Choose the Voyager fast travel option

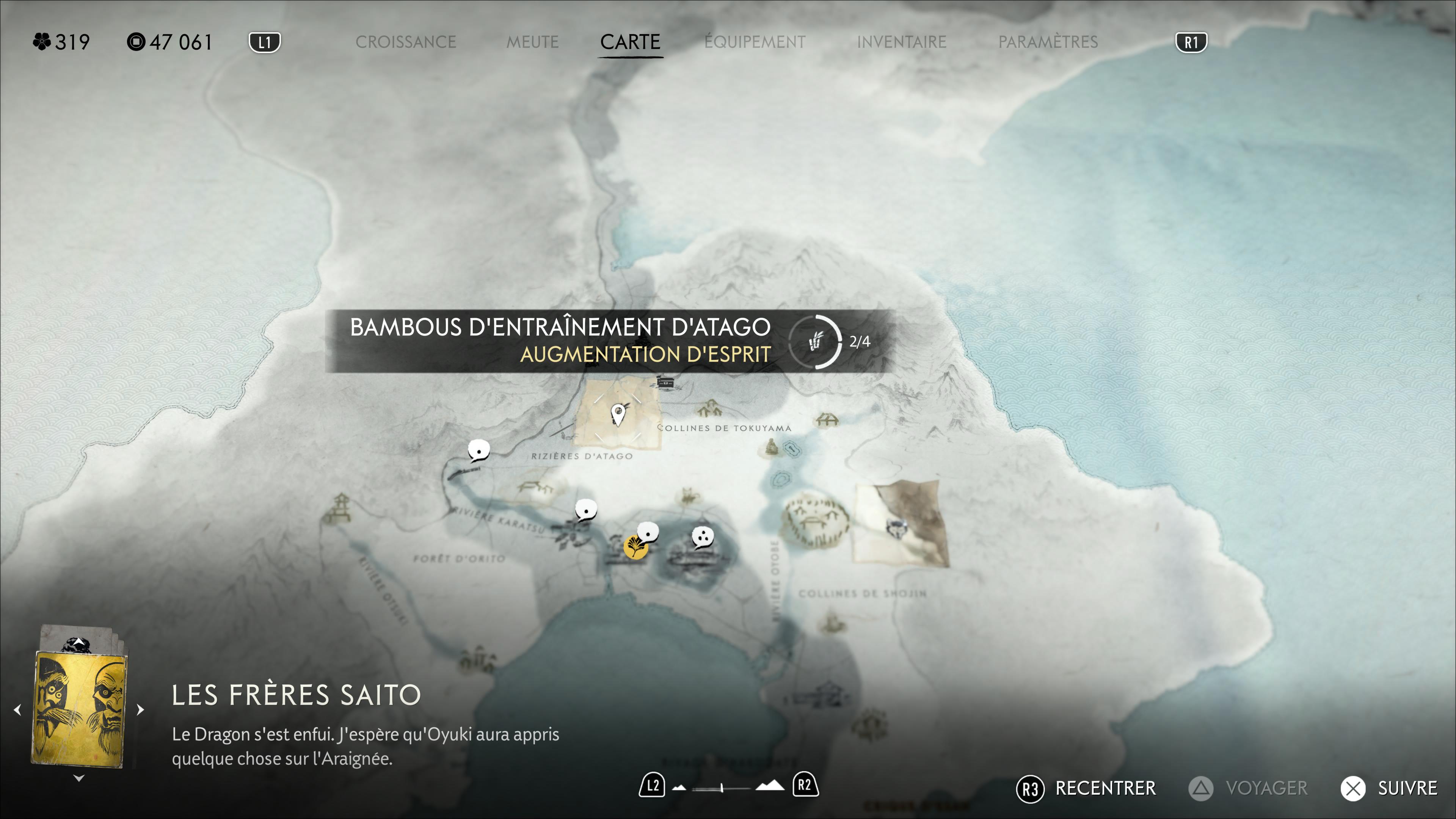tap(1248, 789)
